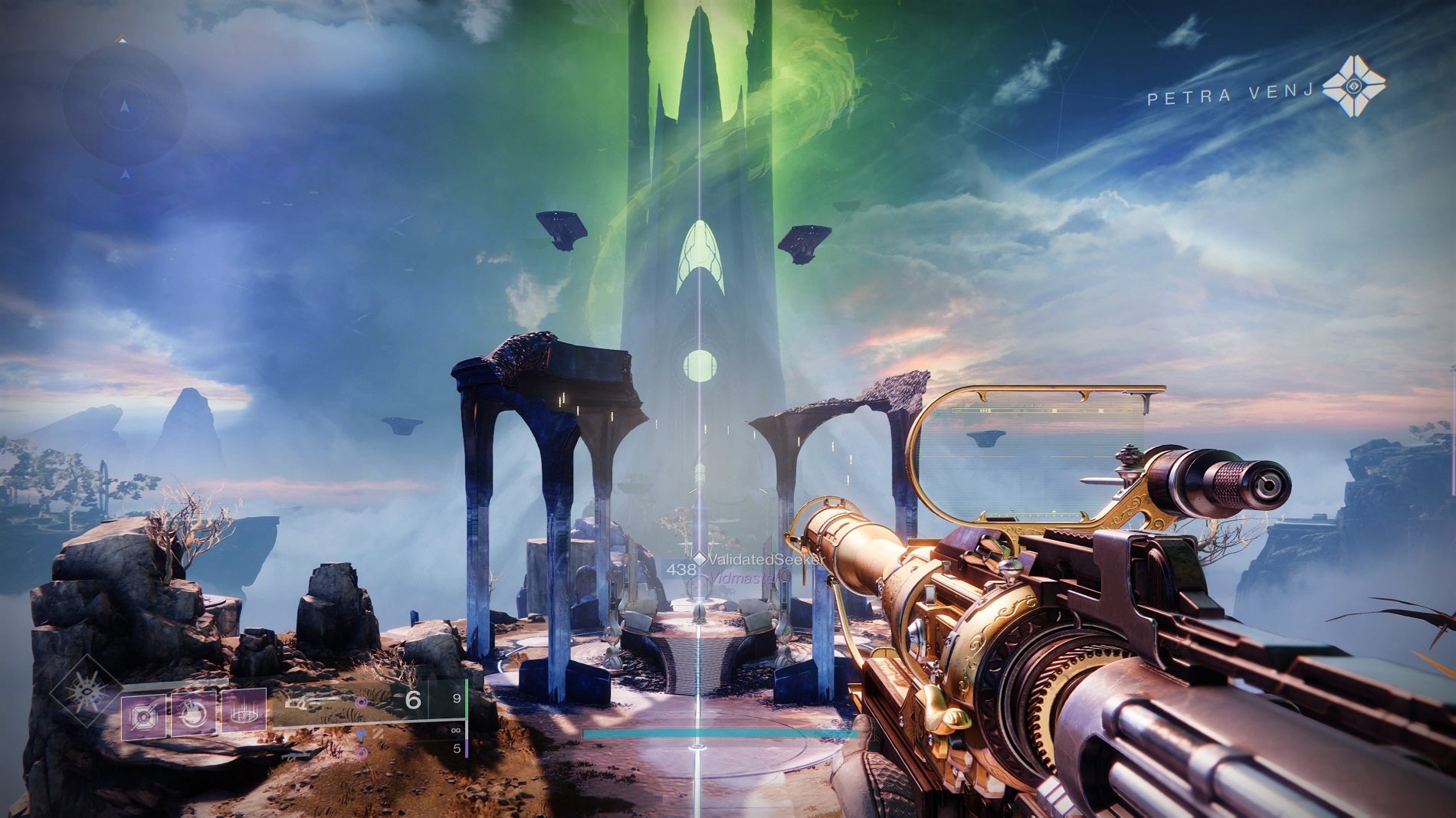Screen dimensions: 1456x818
Task: Click the circular radar display
Action: pyautogui.click(x=124, y=107)
